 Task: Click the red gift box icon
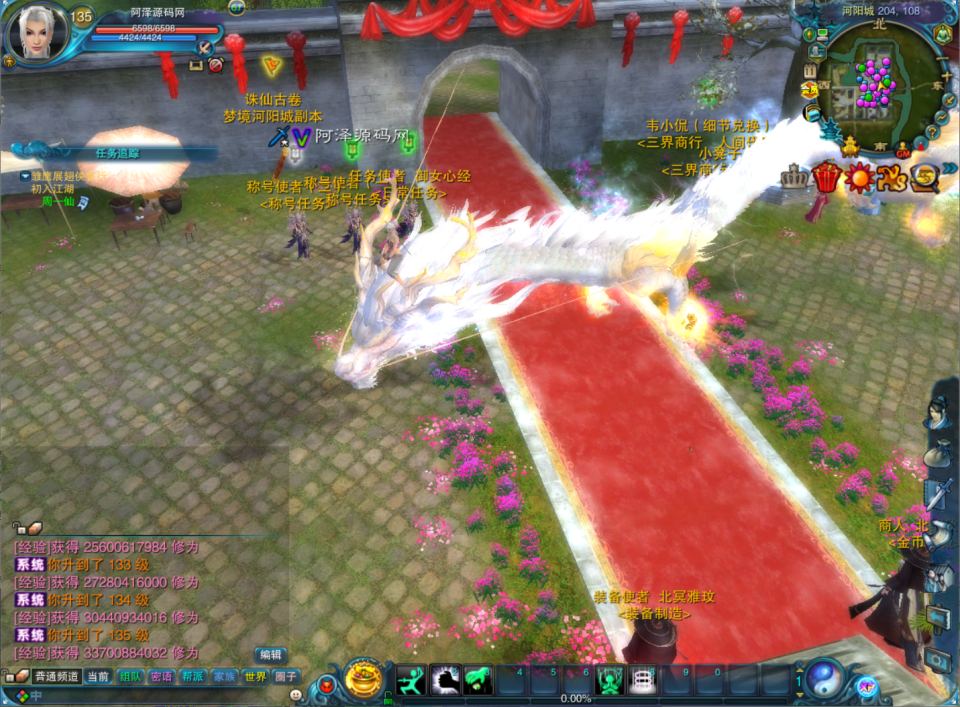pos(825,177)
